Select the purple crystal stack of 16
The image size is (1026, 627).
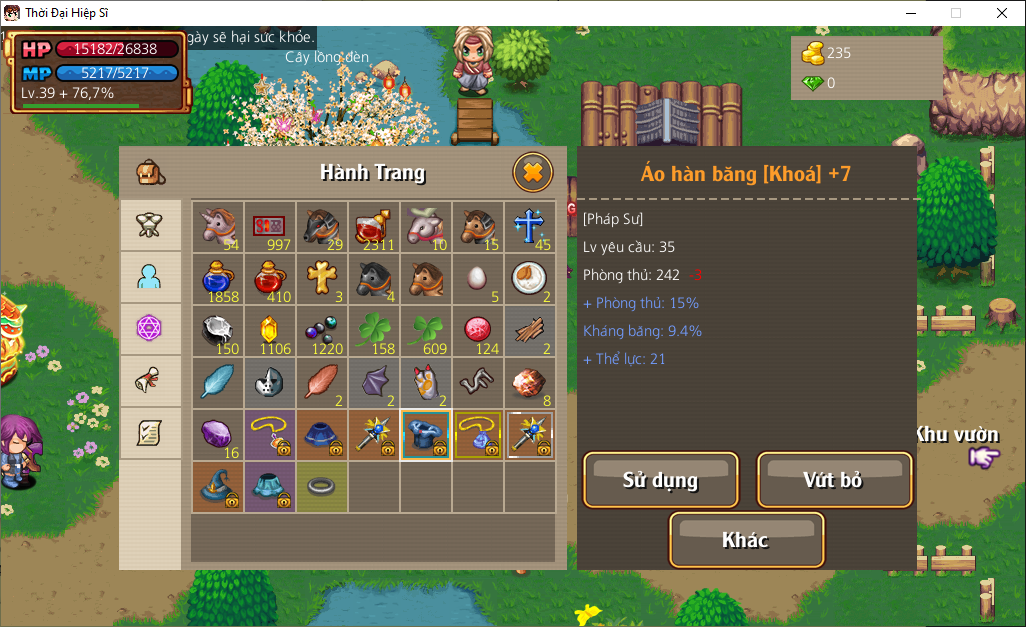(x=218, y=435)
